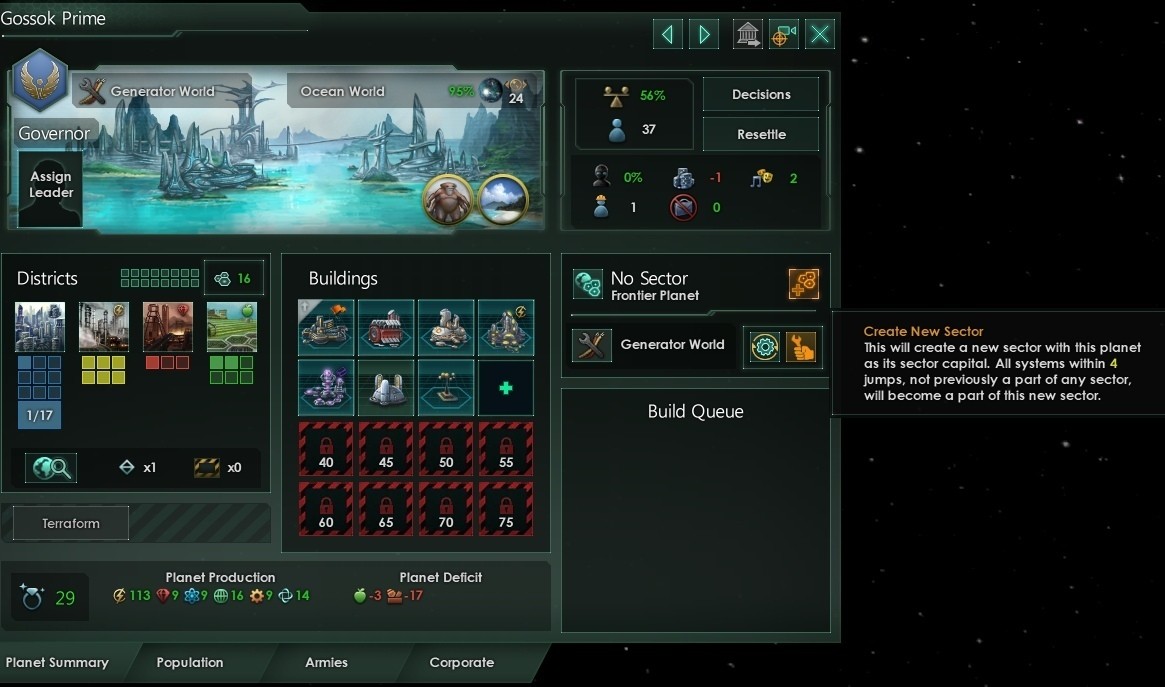Pick the agriculture district icon
The height and width of the screenshot is (687, 1165).
232,327
